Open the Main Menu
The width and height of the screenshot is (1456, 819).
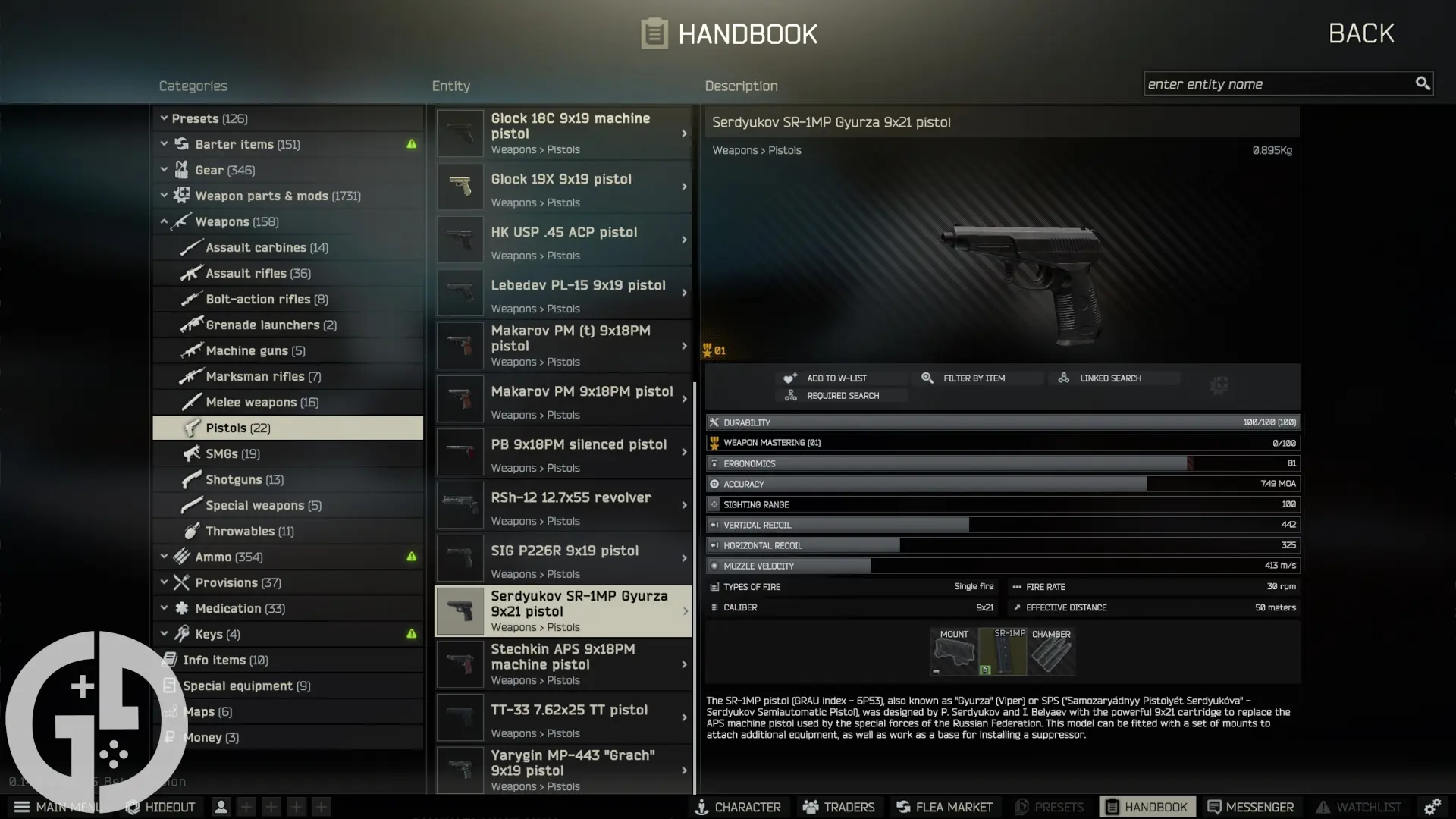(x=57, y=807)
